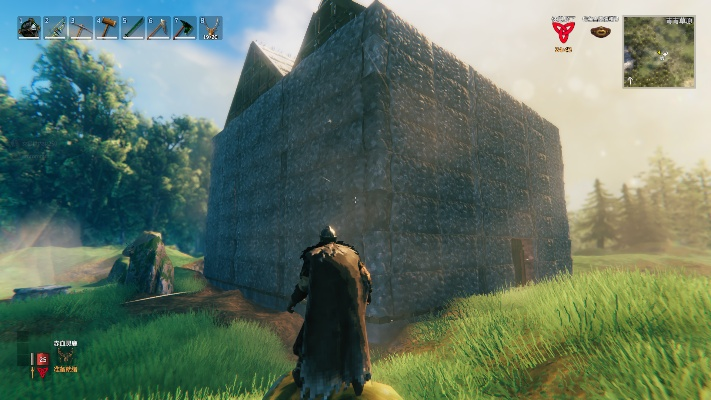Select the dark axe in slot 7
711x400 pixels.
(185, 28)
